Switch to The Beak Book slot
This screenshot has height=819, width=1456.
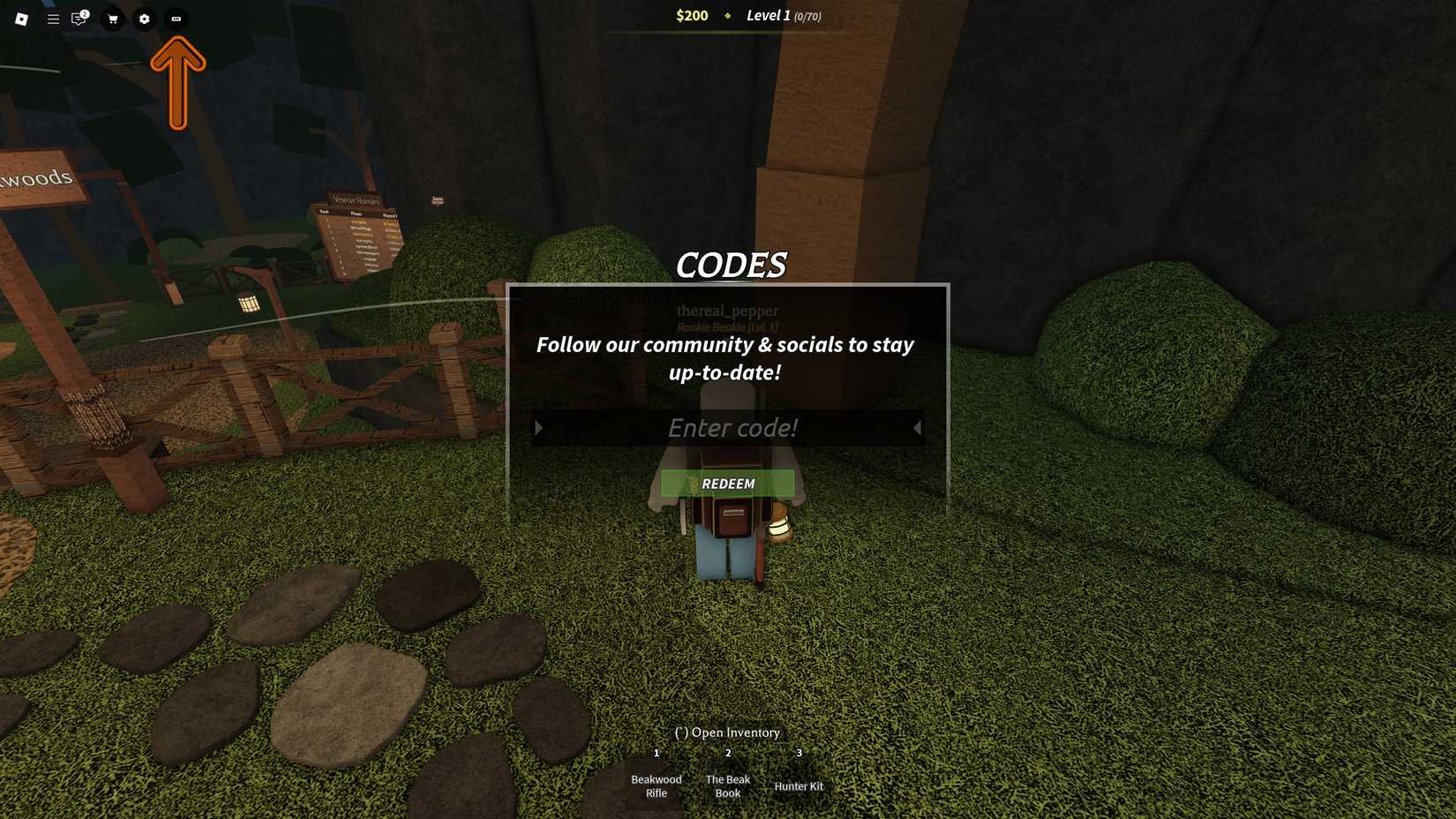tap(727, 785)
